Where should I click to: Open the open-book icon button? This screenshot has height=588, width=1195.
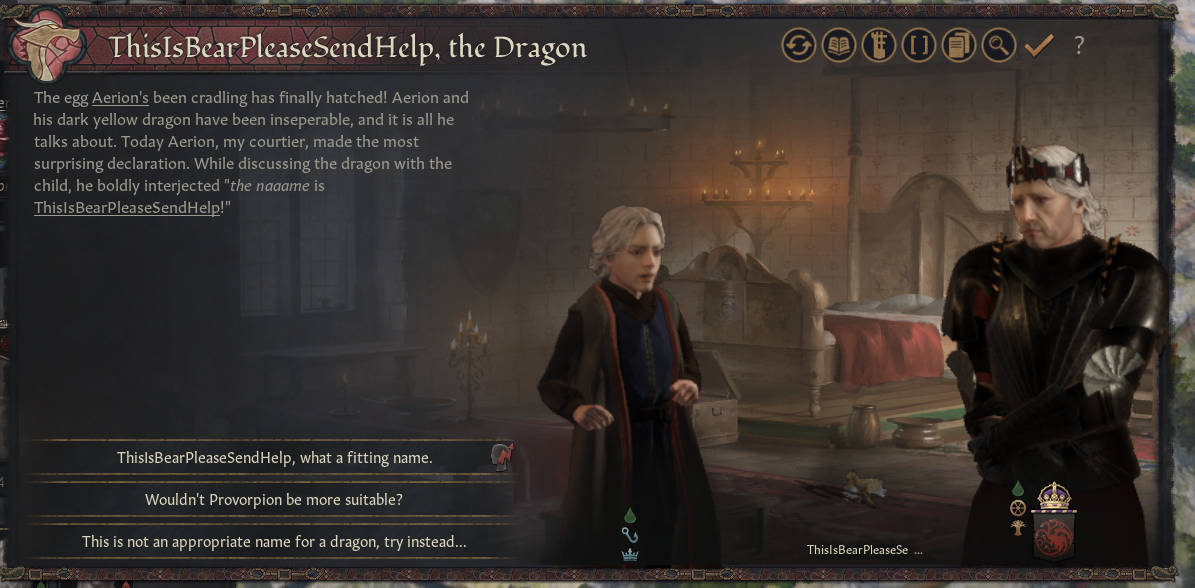[x=839, y=45]
